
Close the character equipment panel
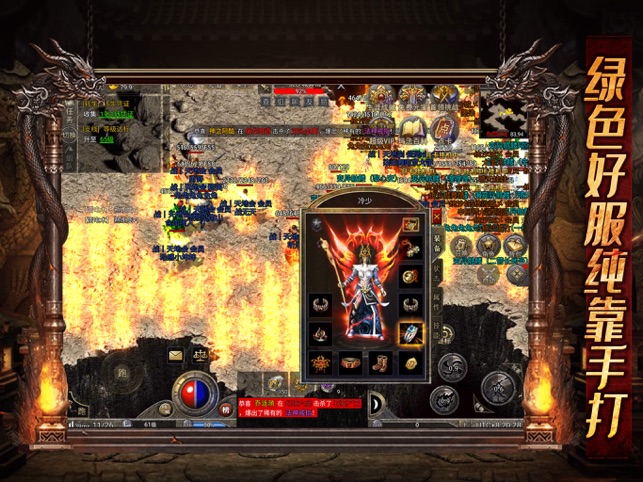coord(436,215)
